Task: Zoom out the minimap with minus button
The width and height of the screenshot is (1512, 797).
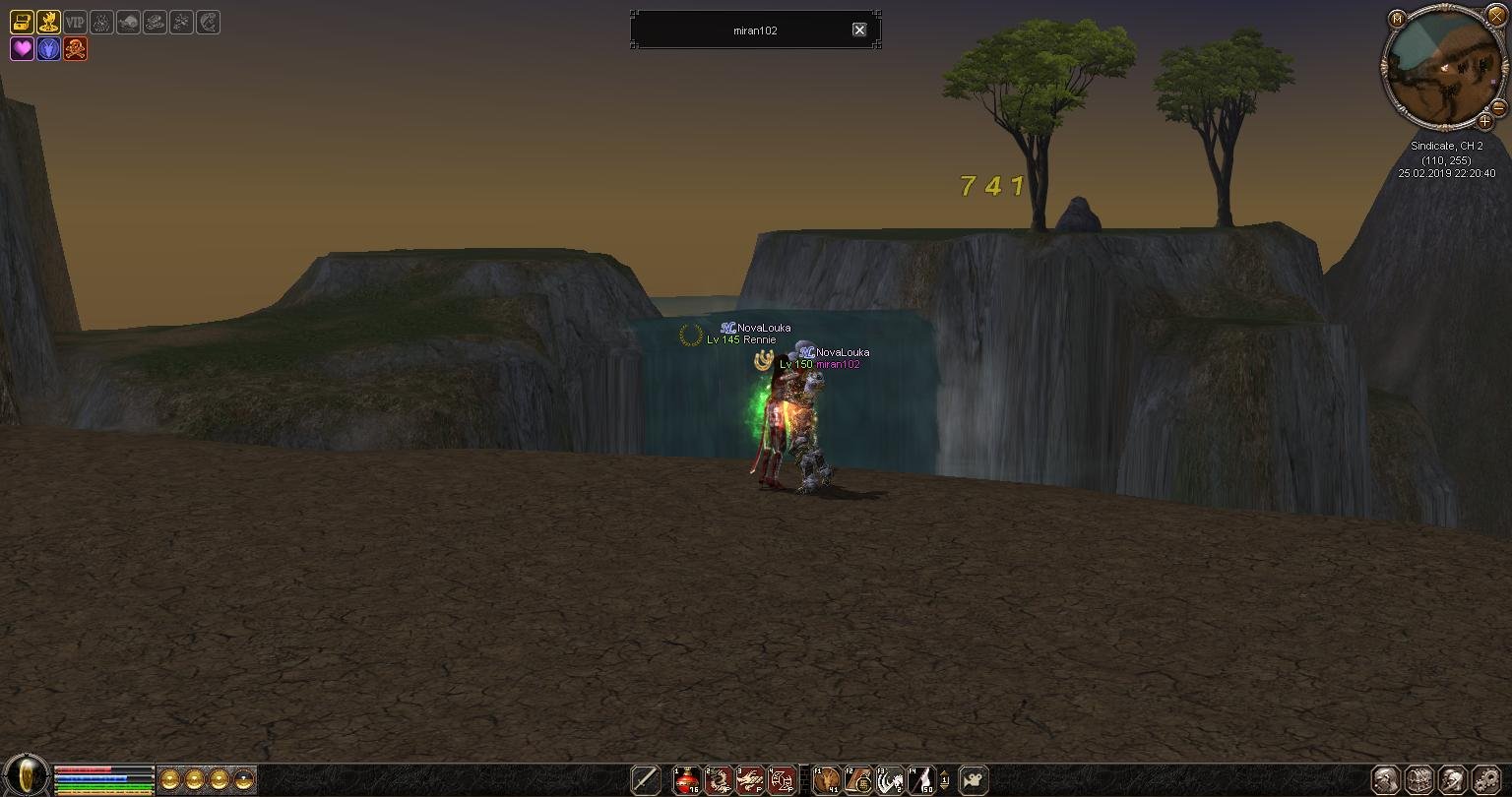Action: click(x=1499, y=107)
